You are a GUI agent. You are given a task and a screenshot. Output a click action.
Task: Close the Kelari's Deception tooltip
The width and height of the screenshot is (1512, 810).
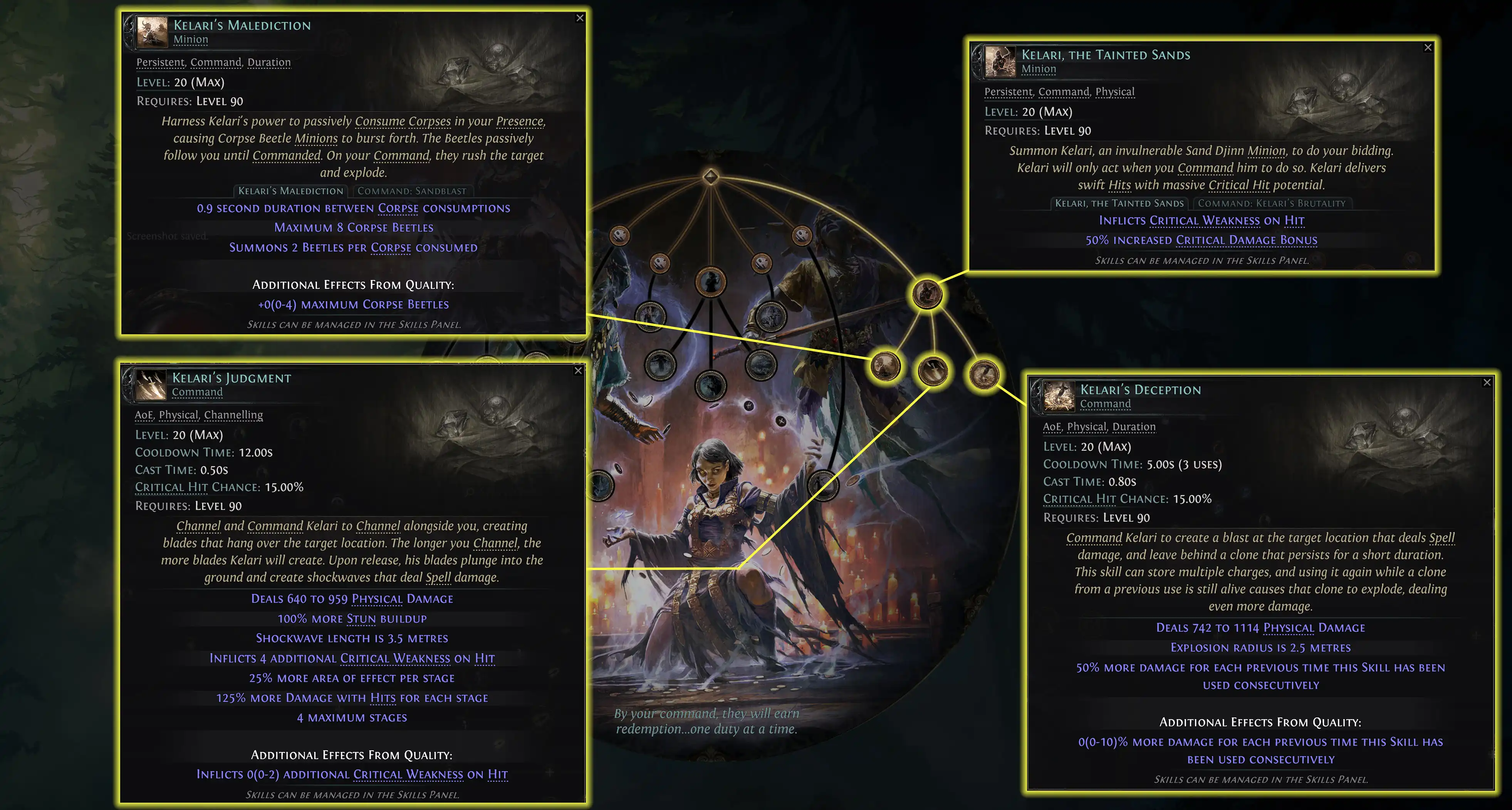[1487, 382]
